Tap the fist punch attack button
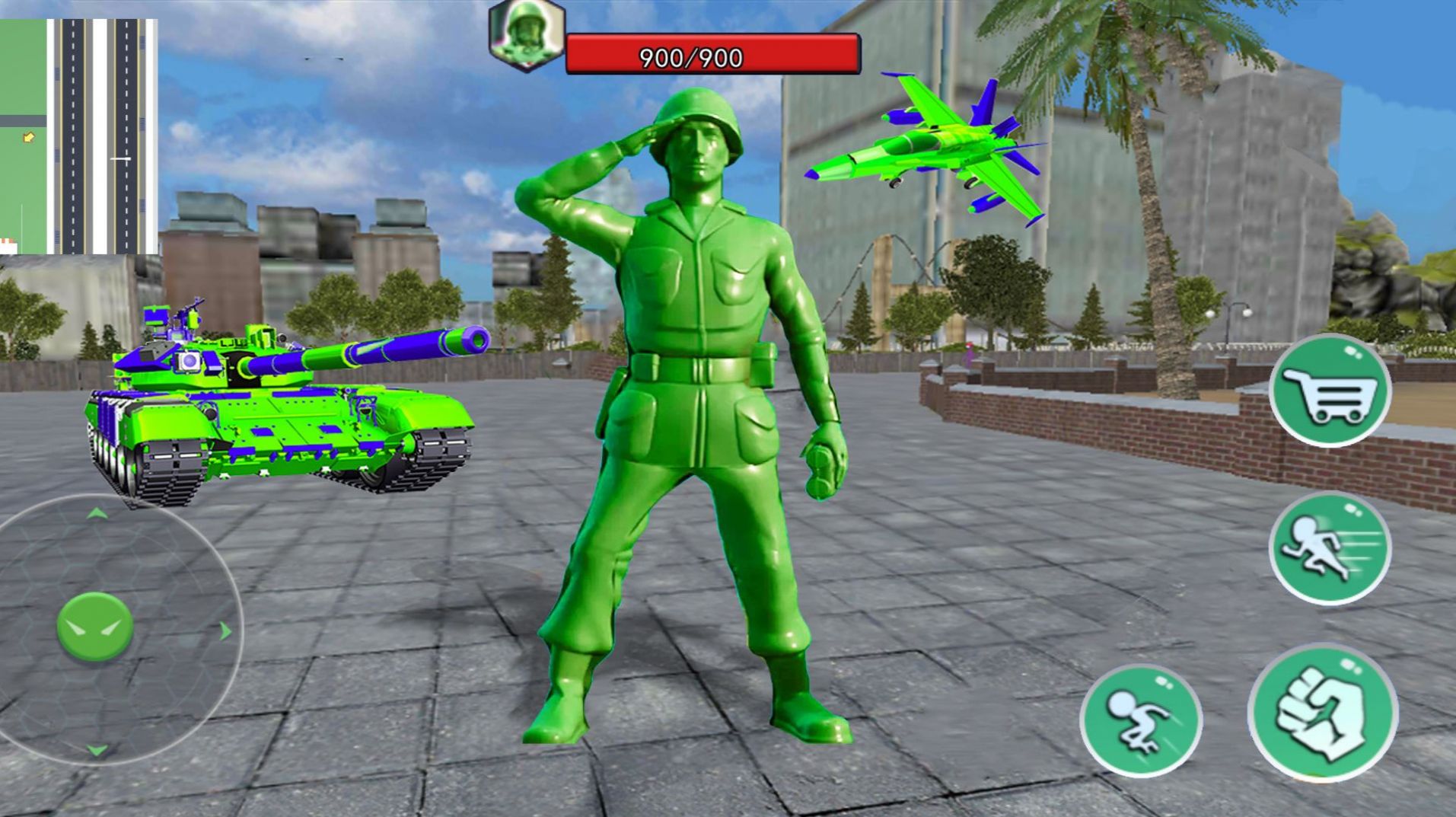Screen dimensions: 1456x817 pos(1323,714)
